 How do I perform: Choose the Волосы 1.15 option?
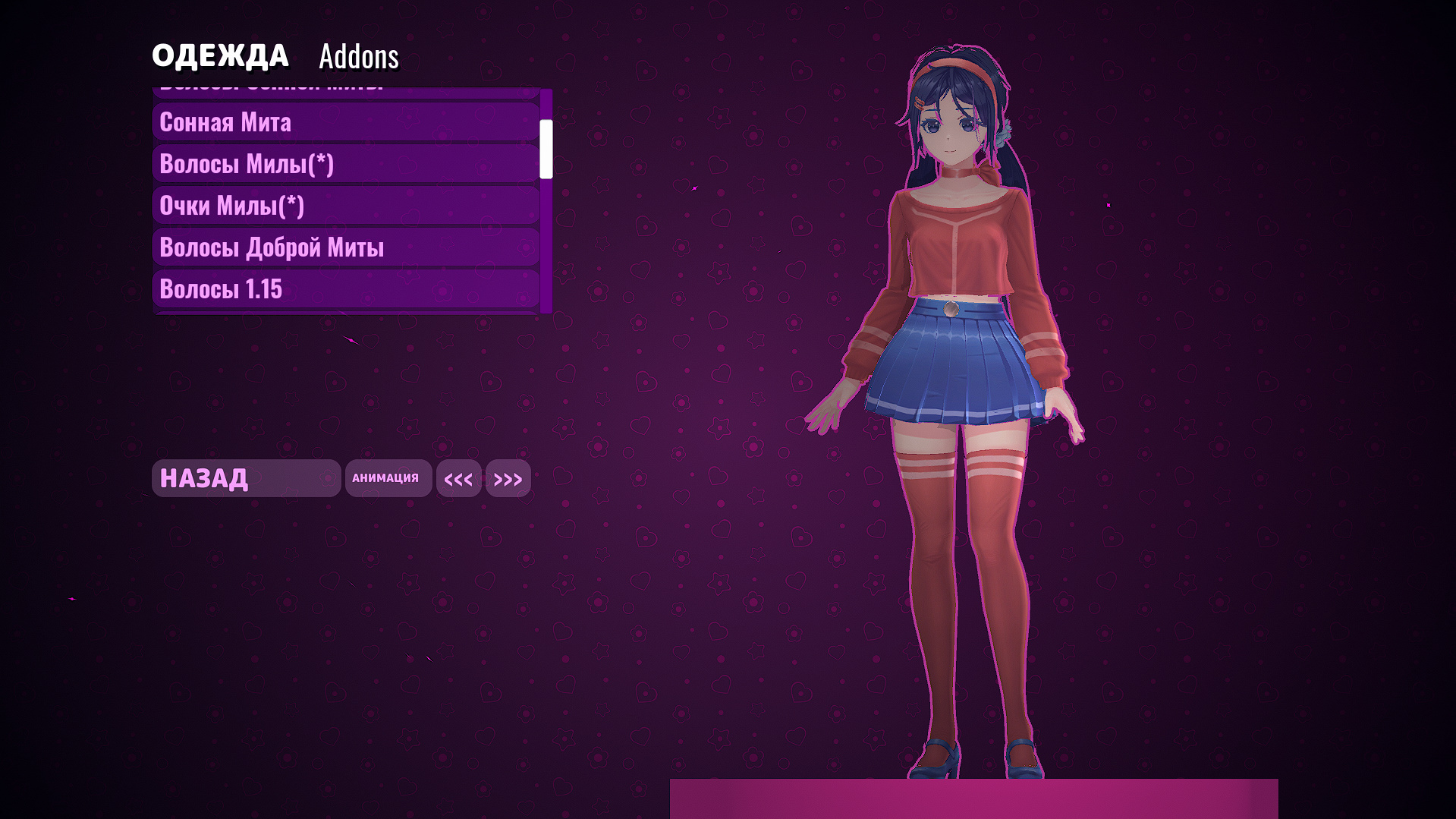(345, 289)
